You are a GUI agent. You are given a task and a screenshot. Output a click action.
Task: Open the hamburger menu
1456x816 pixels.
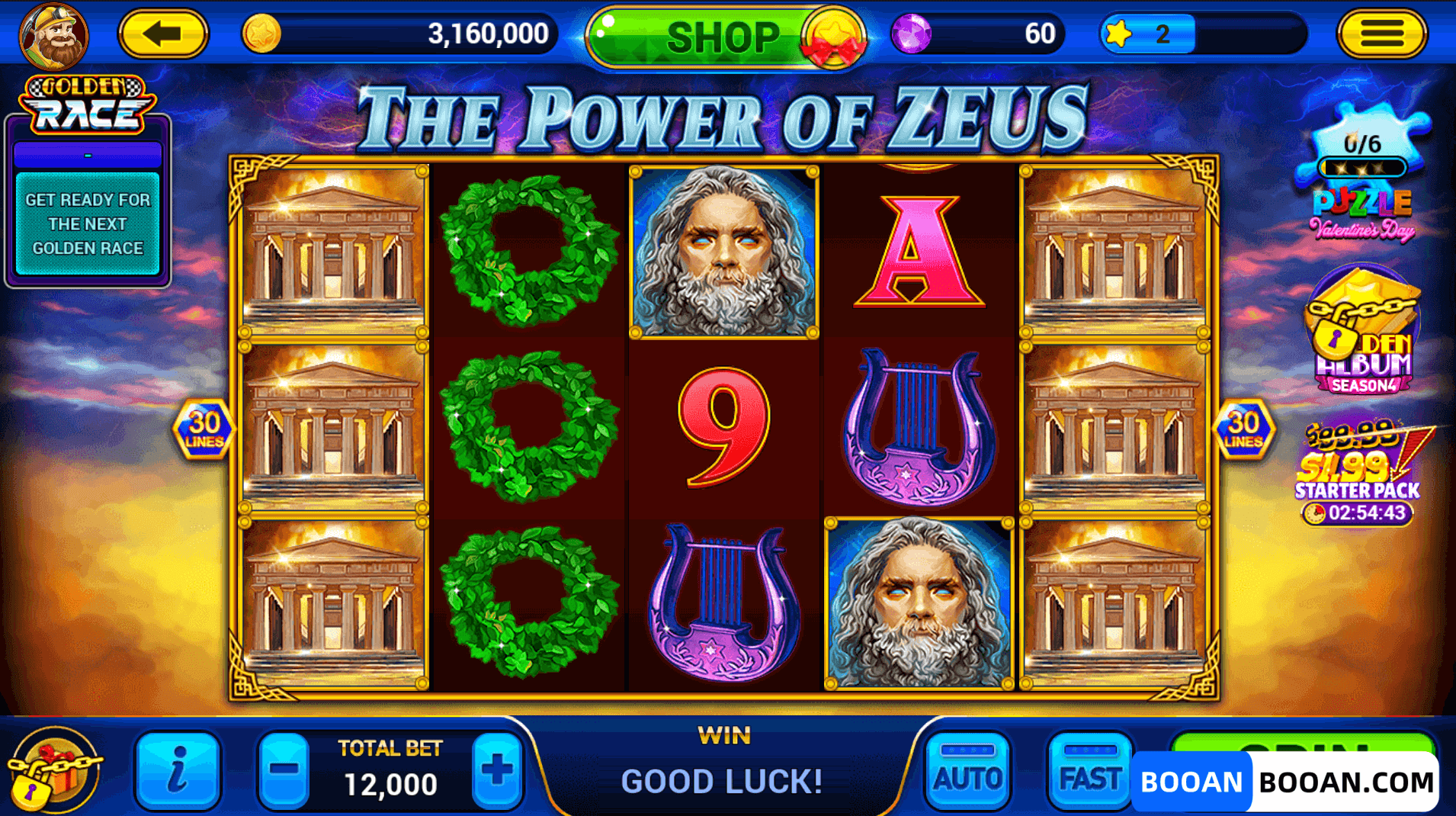coord(1383,34)
